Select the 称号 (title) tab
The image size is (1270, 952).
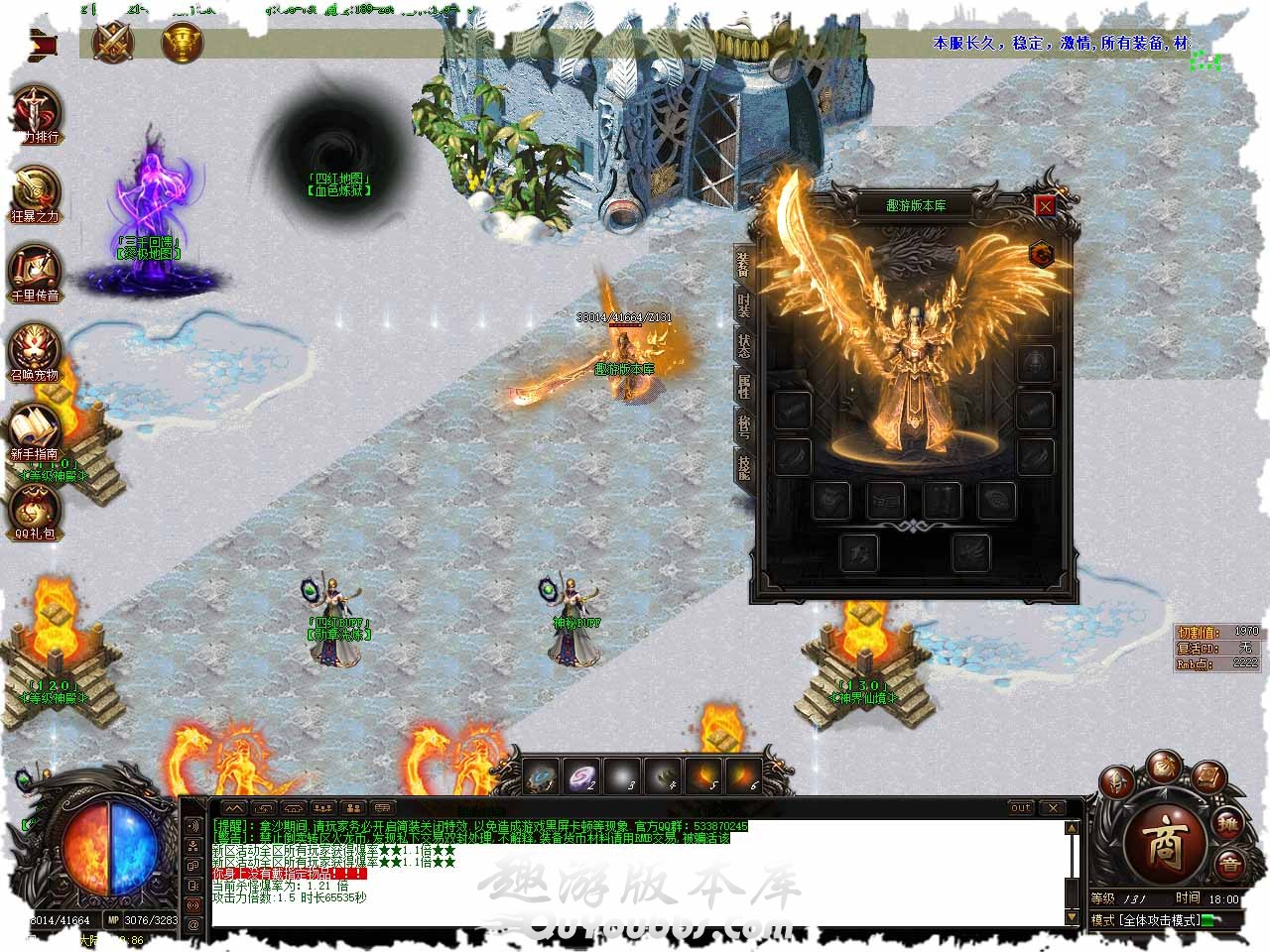click(744, 424)
